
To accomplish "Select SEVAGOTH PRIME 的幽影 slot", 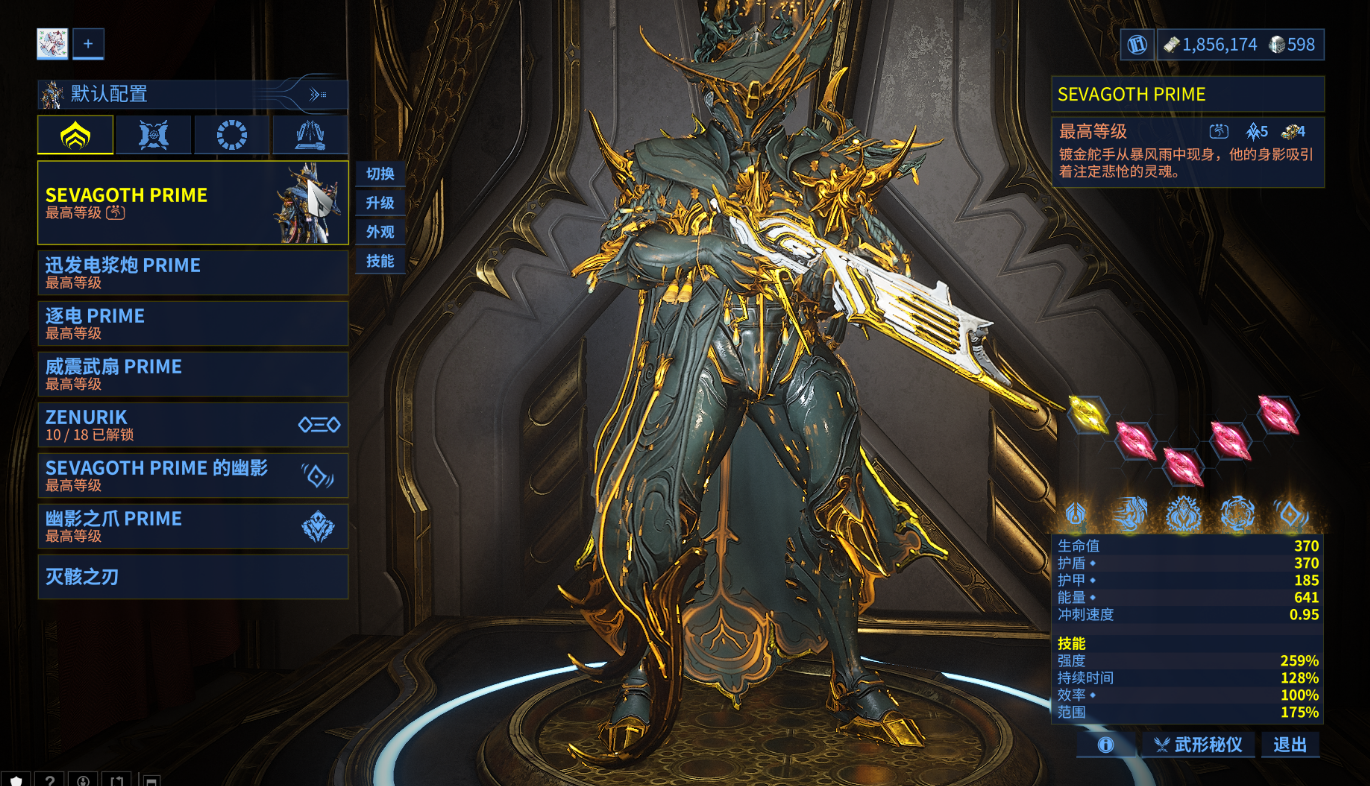I will point(192,475).
